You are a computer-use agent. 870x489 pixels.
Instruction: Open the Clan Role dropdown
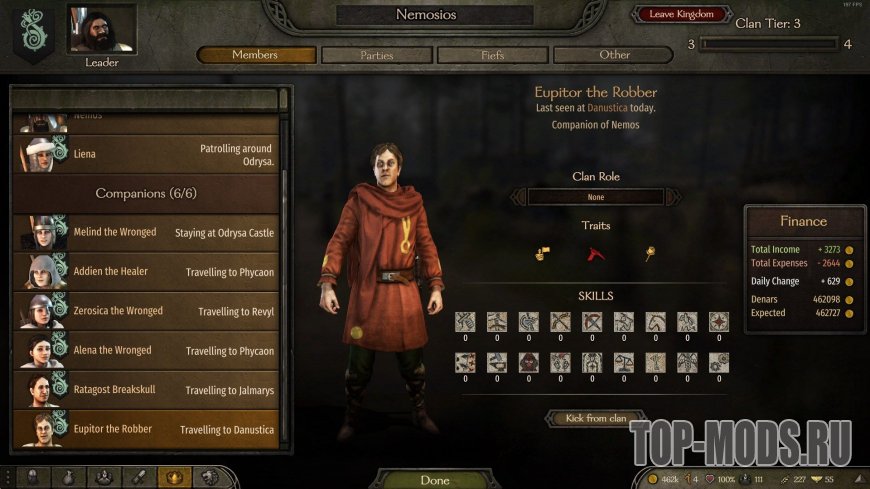(x=596, y=197)
